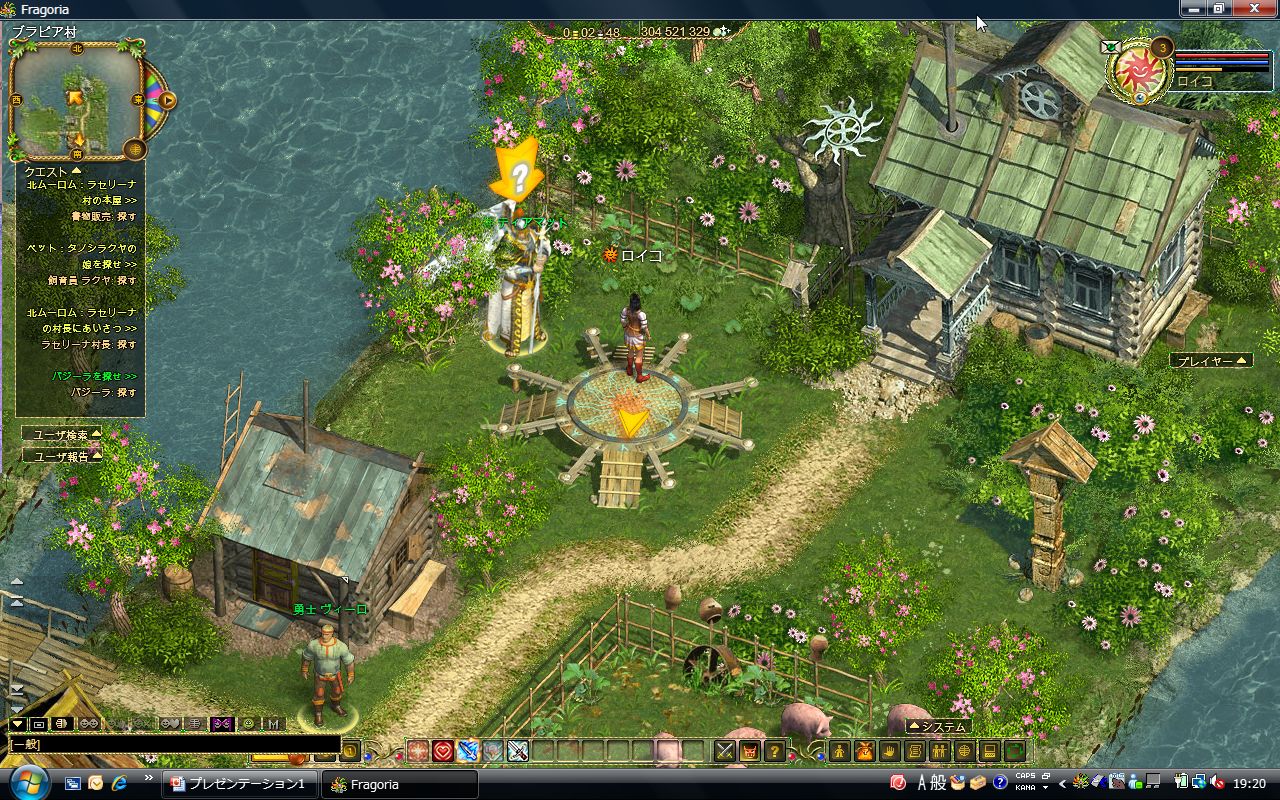Viewport: 1280px width, 800px height.
Task: Click the village minimap
Action: click(76, 100)
